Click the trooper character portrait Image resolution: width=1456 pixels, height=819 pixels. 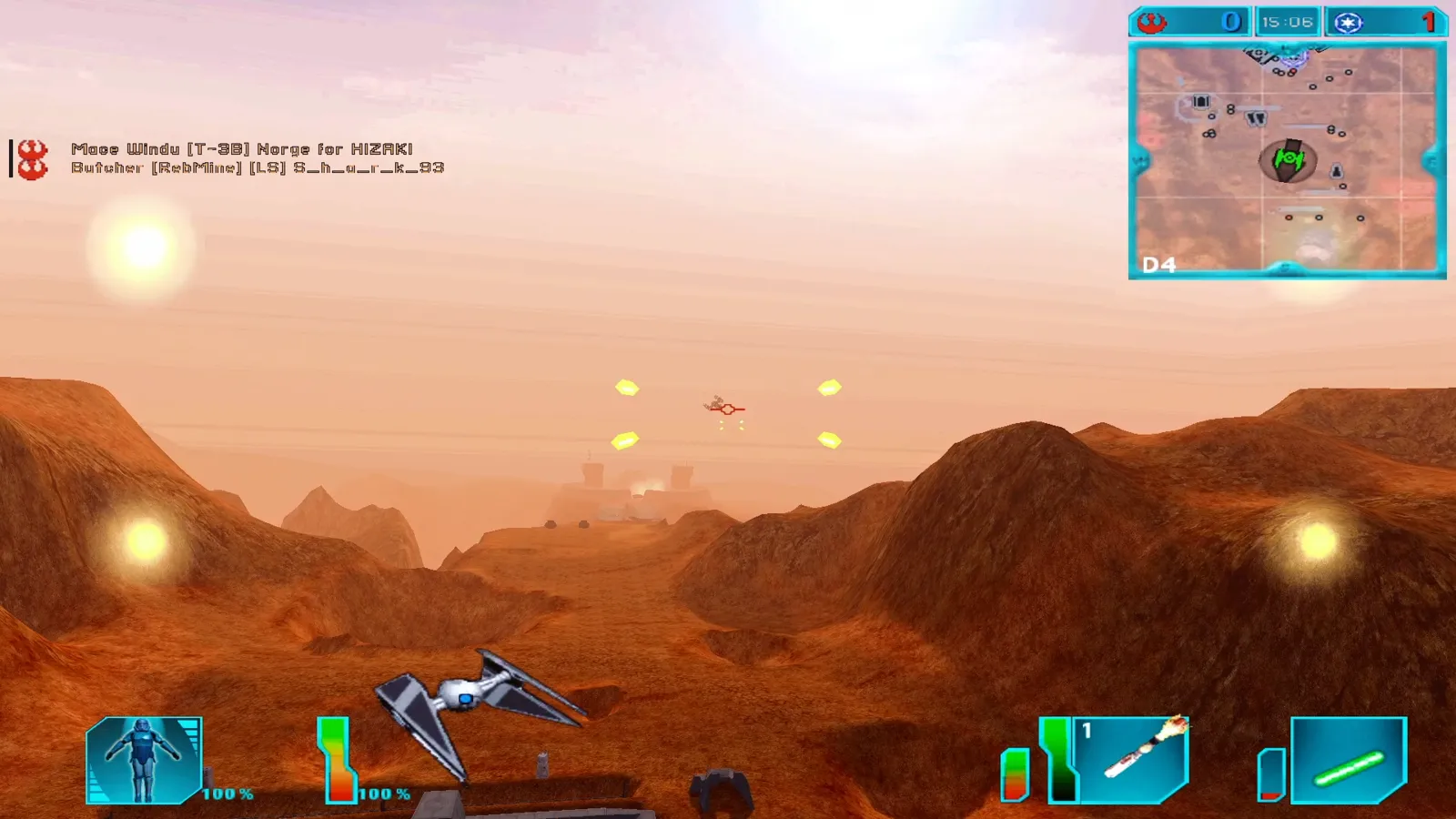(144, 760)
